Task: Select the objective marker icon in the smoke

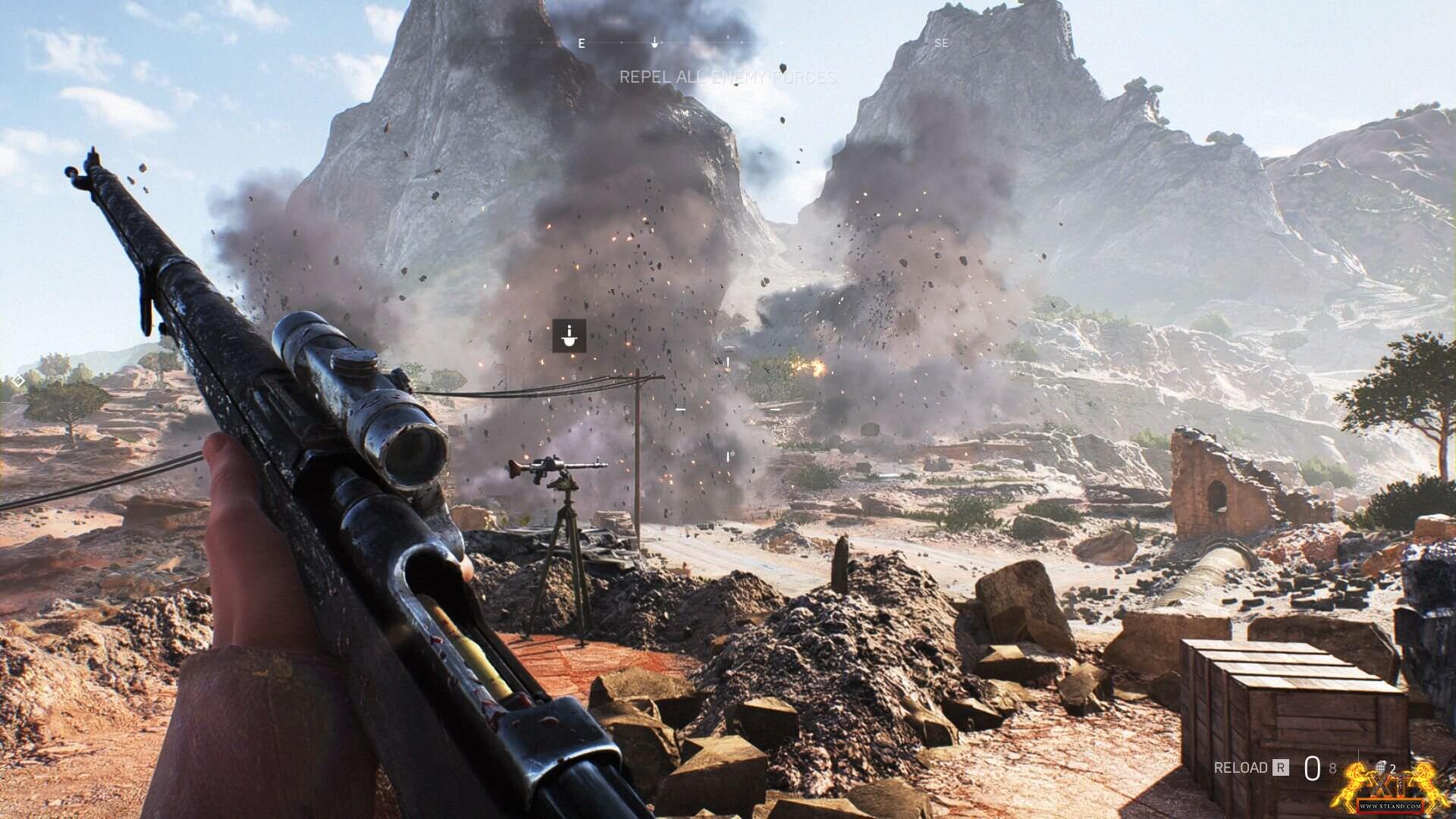Action: pyautogui.click(x=569, y=335)
